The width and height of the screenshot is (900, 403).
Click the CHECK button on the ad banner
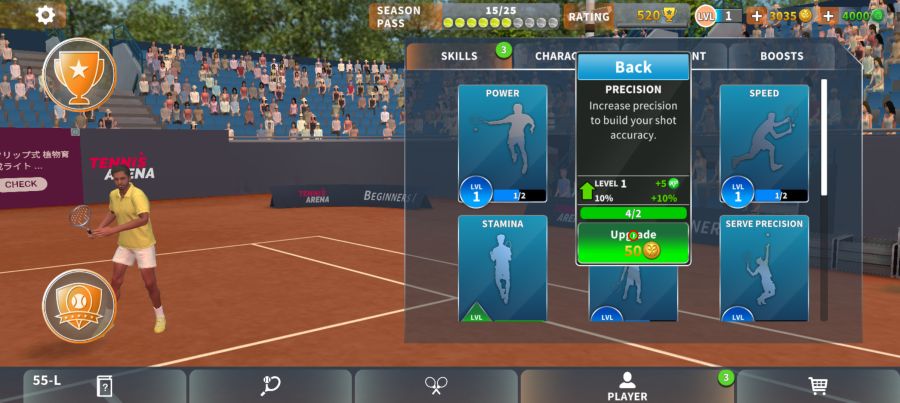[21, 184]
